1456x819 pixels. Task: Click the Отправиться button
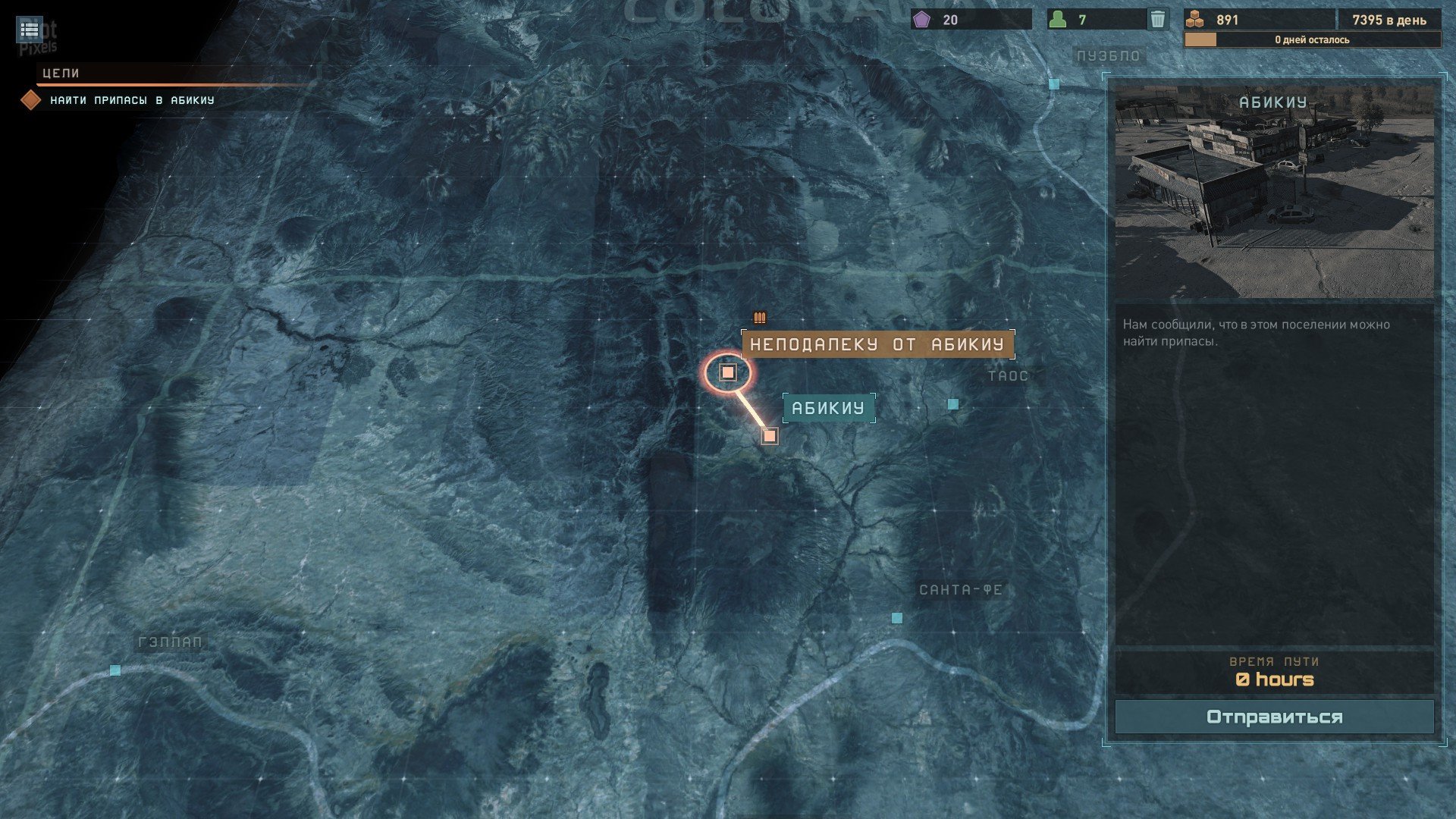1274,717
